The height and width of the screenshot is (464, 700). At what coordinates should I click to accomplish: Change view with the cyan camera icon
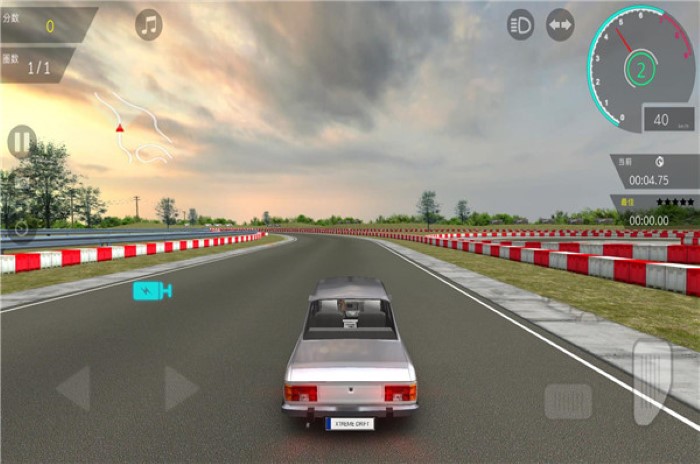click(x=152, y=290)
